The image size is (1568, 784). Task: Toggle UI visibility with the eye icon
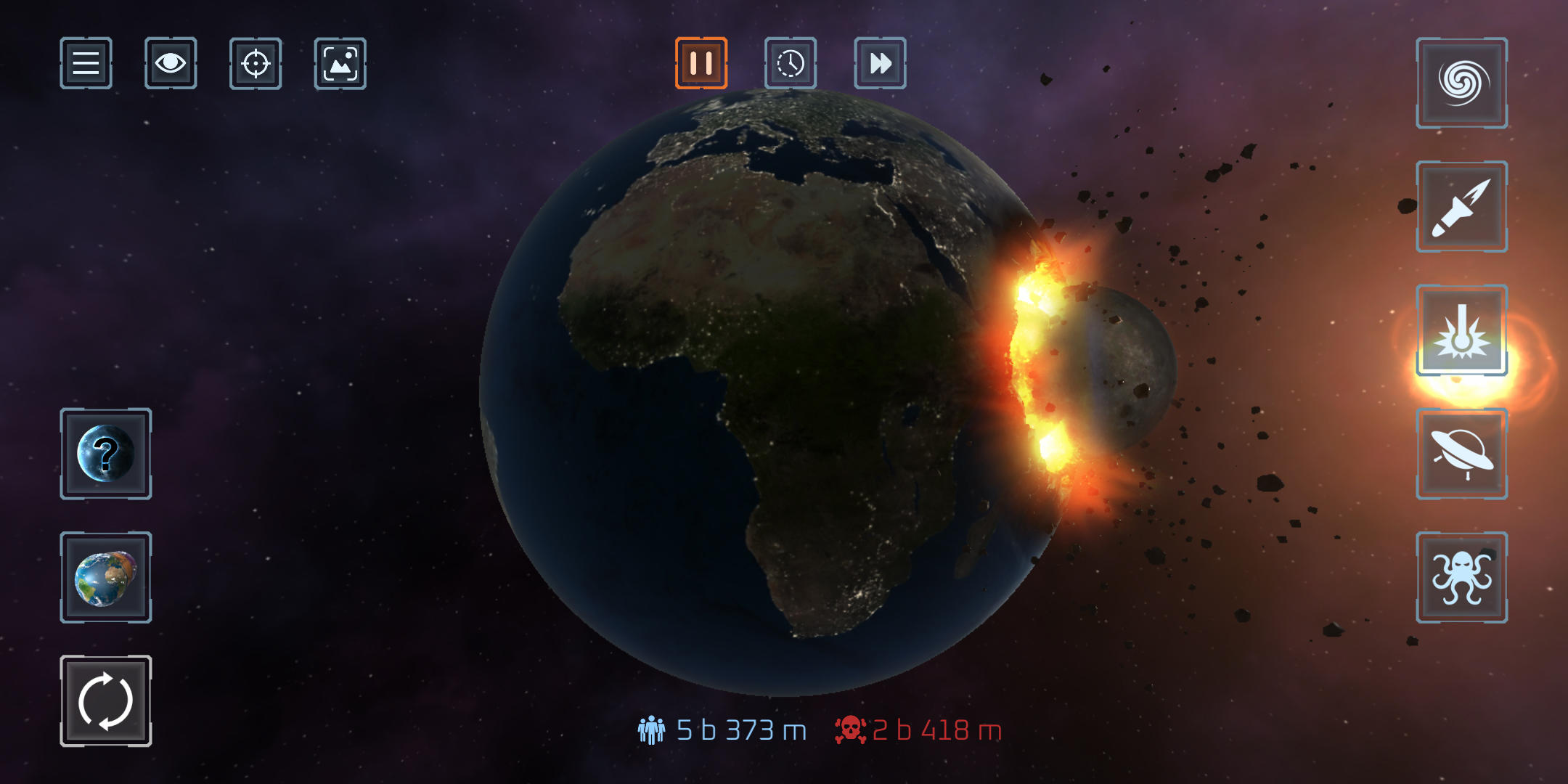coord(171,65)
